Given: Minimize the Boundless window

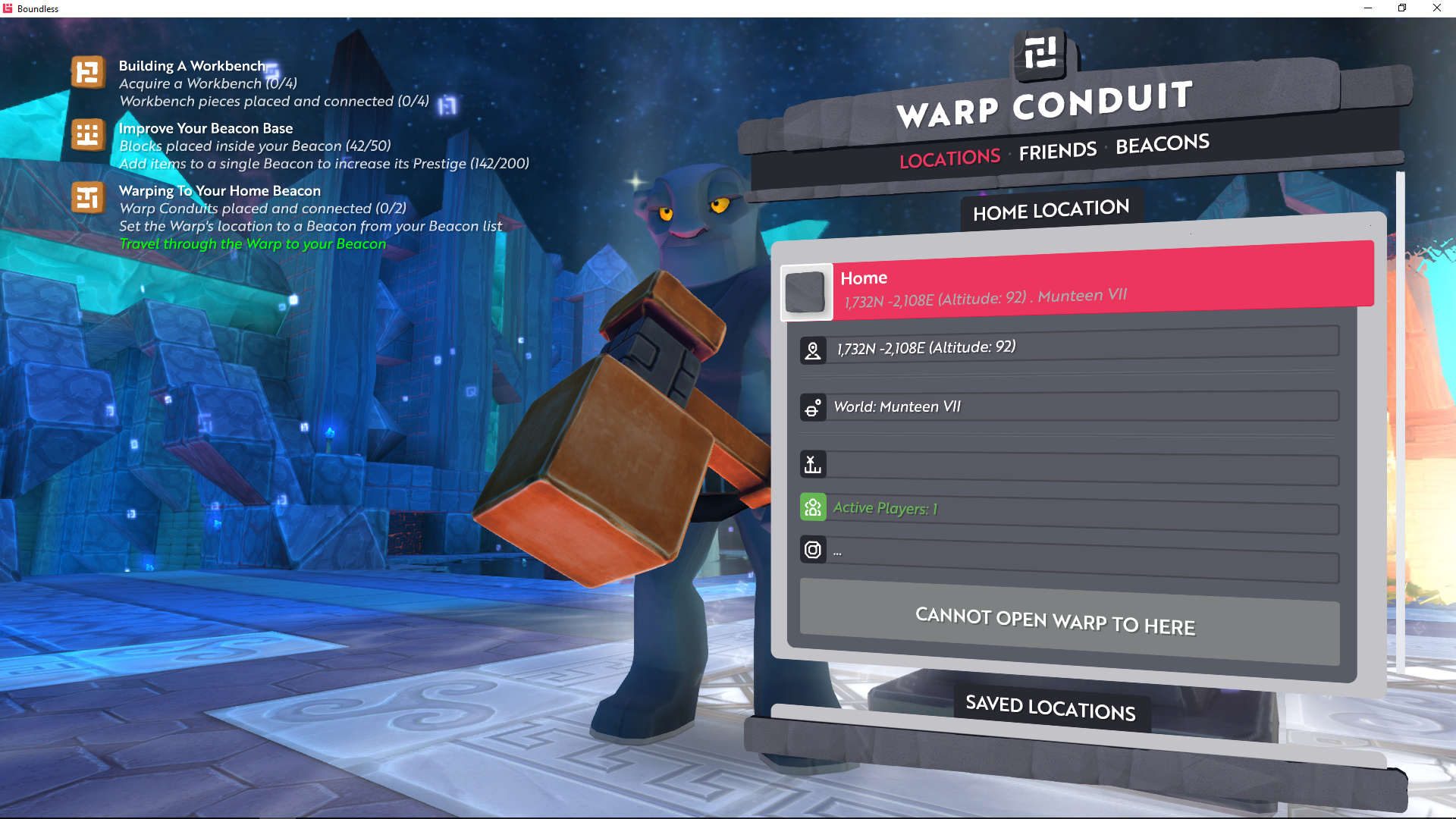Looking at the screenshot, I should (x=1368, y=8).
